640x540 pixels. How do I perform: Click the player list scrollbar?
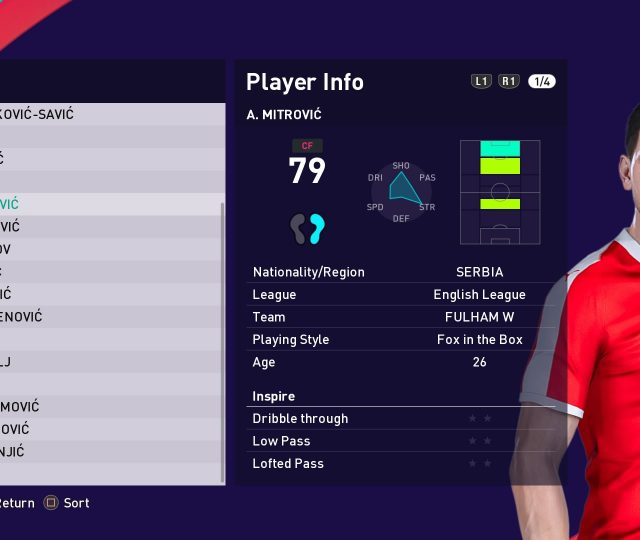(x=223, y=340)
